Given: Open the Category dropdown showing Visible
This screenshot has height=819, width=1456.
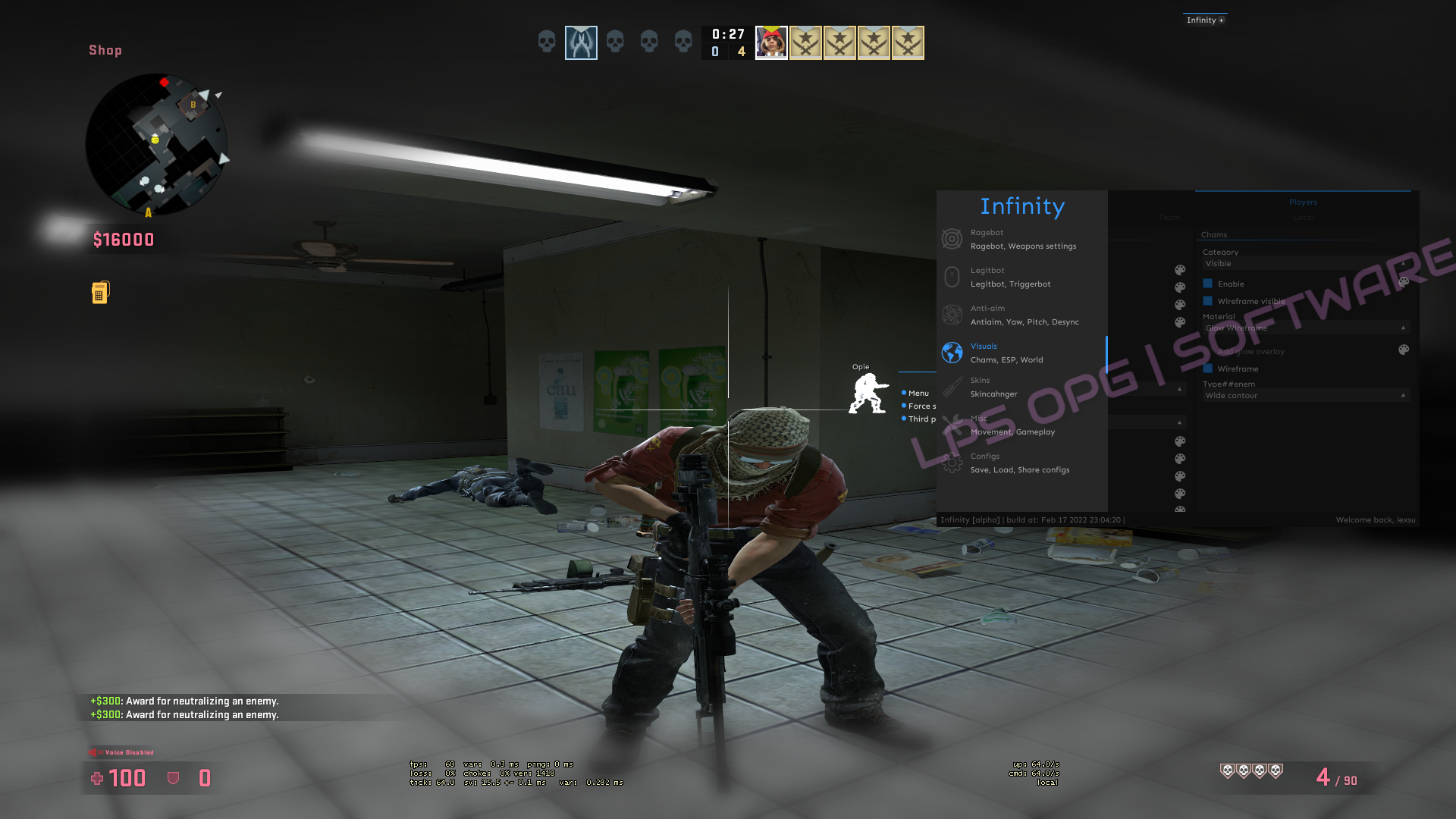Looking at the screenshot, I should tap(1304, 264).
